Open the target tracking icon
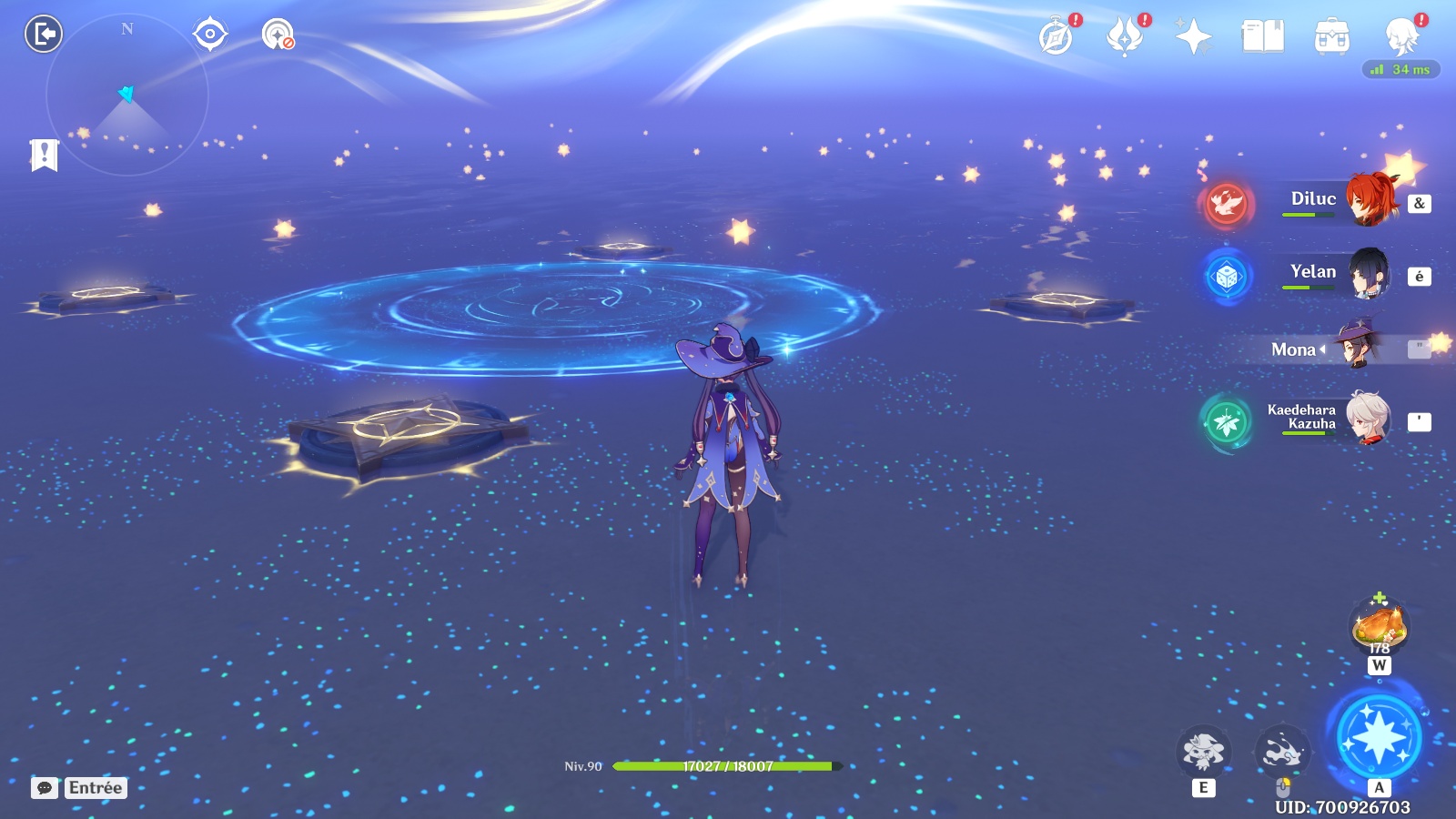The width and height of the screenshot is (1456, 819). (x=210, y=35)
